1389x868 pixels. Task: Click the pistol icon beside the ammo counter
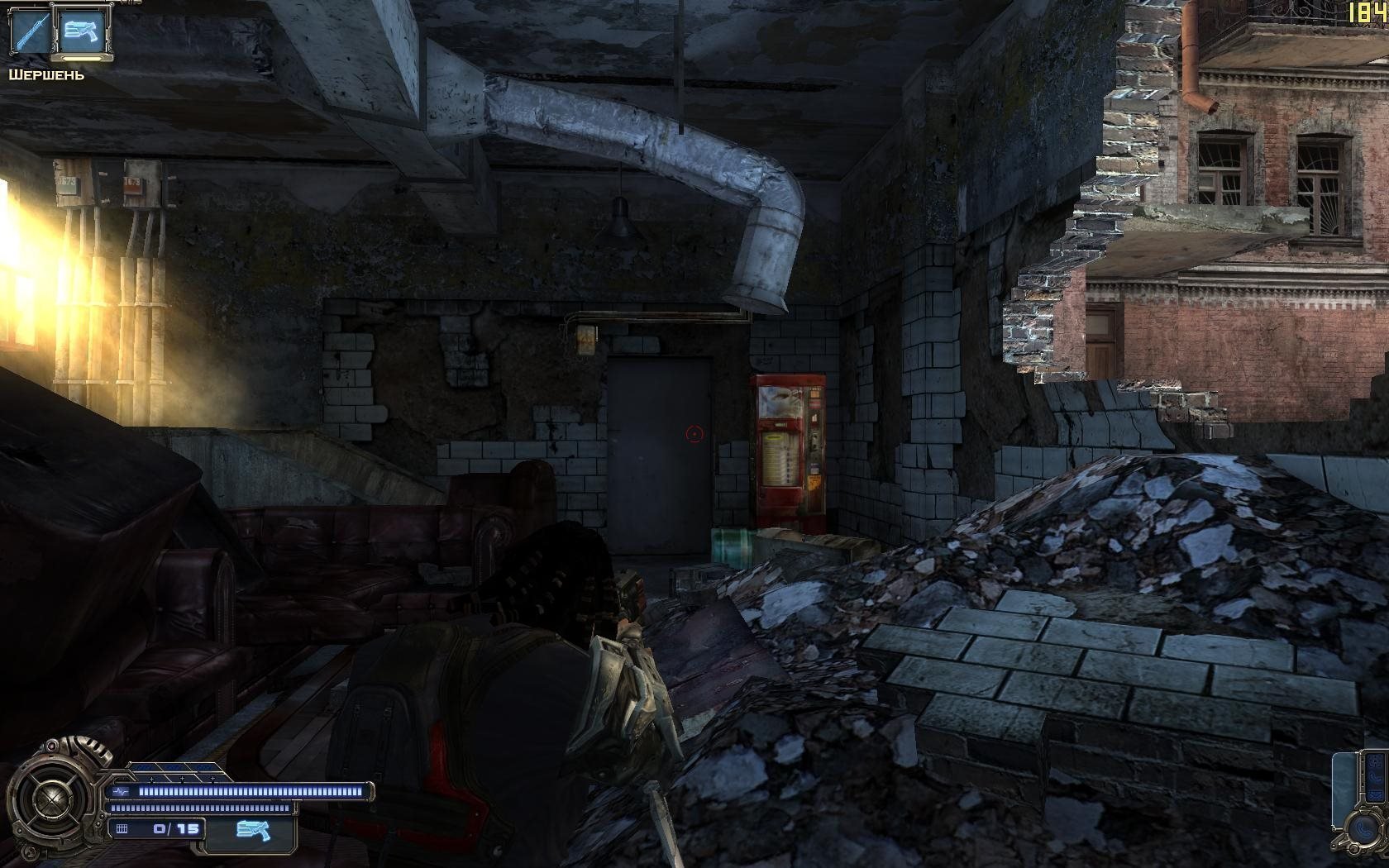250,829
